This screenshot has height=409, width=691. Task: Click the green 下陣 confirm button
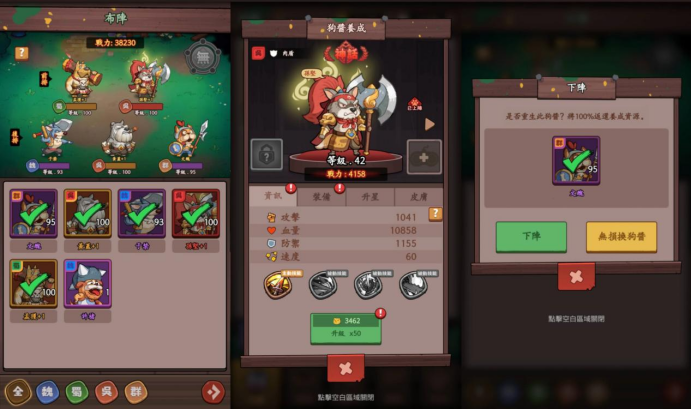point(530,237)
